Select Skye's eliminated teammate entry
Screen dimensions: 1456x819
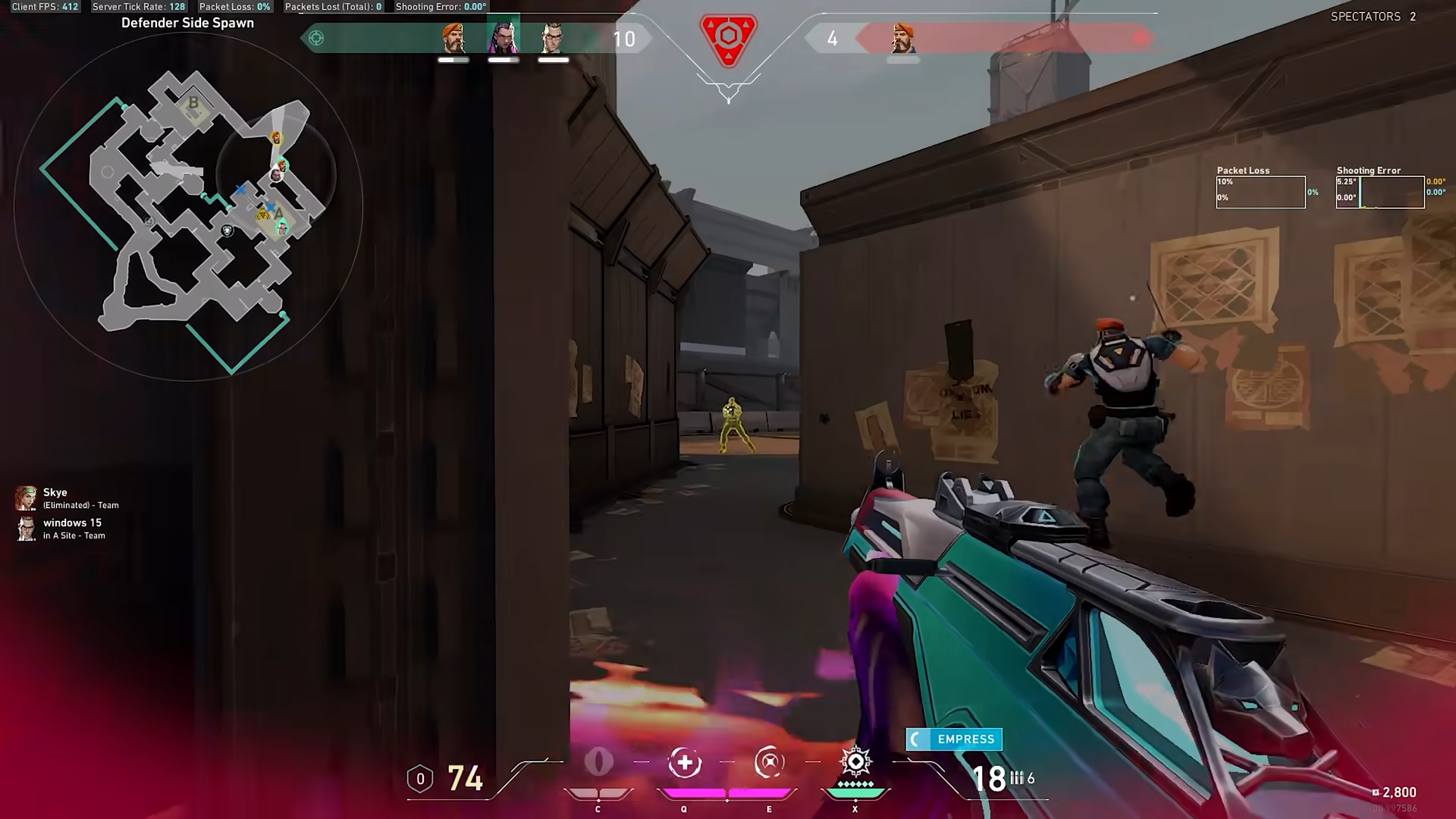[x=67, y=498]
